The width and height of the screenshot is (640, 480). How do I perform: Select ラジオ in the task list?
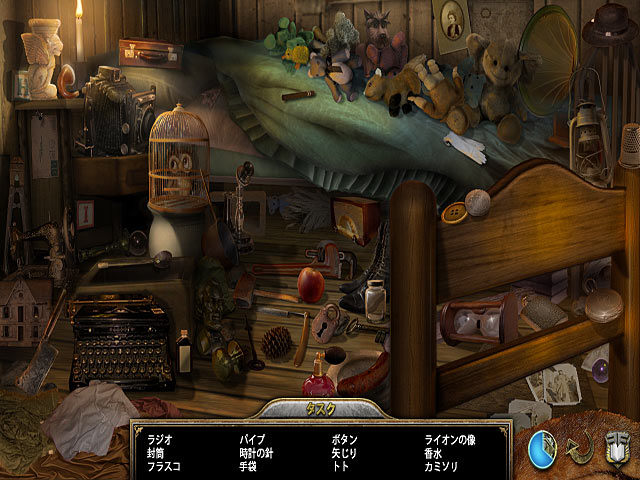coord(160,439)
